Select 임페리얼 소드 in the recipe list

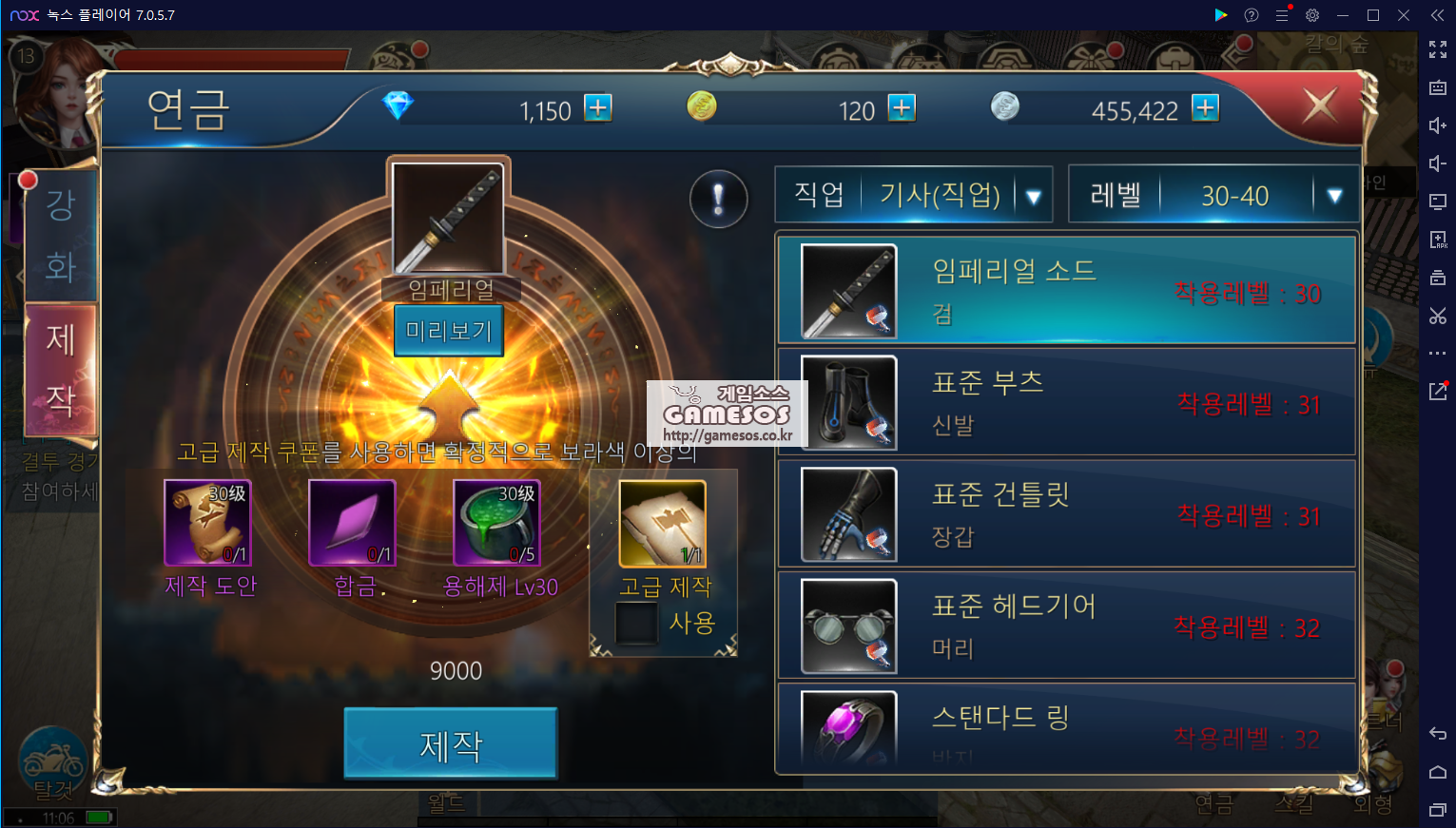[1066, 290]
